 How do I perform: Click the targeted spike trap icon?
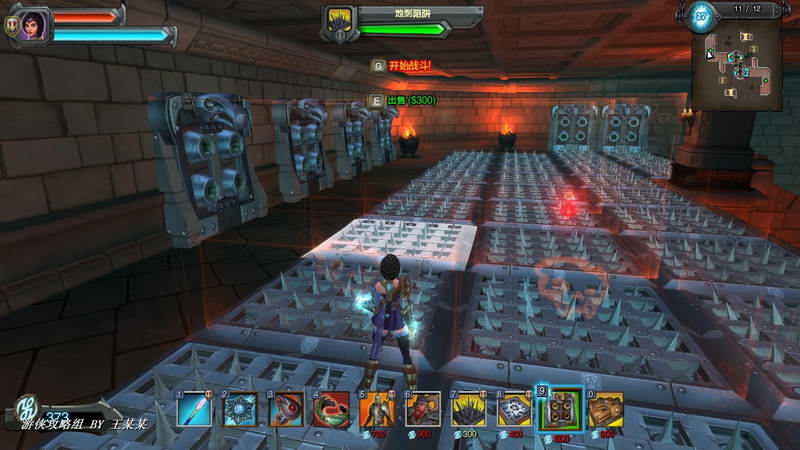[x=339, y=22]
